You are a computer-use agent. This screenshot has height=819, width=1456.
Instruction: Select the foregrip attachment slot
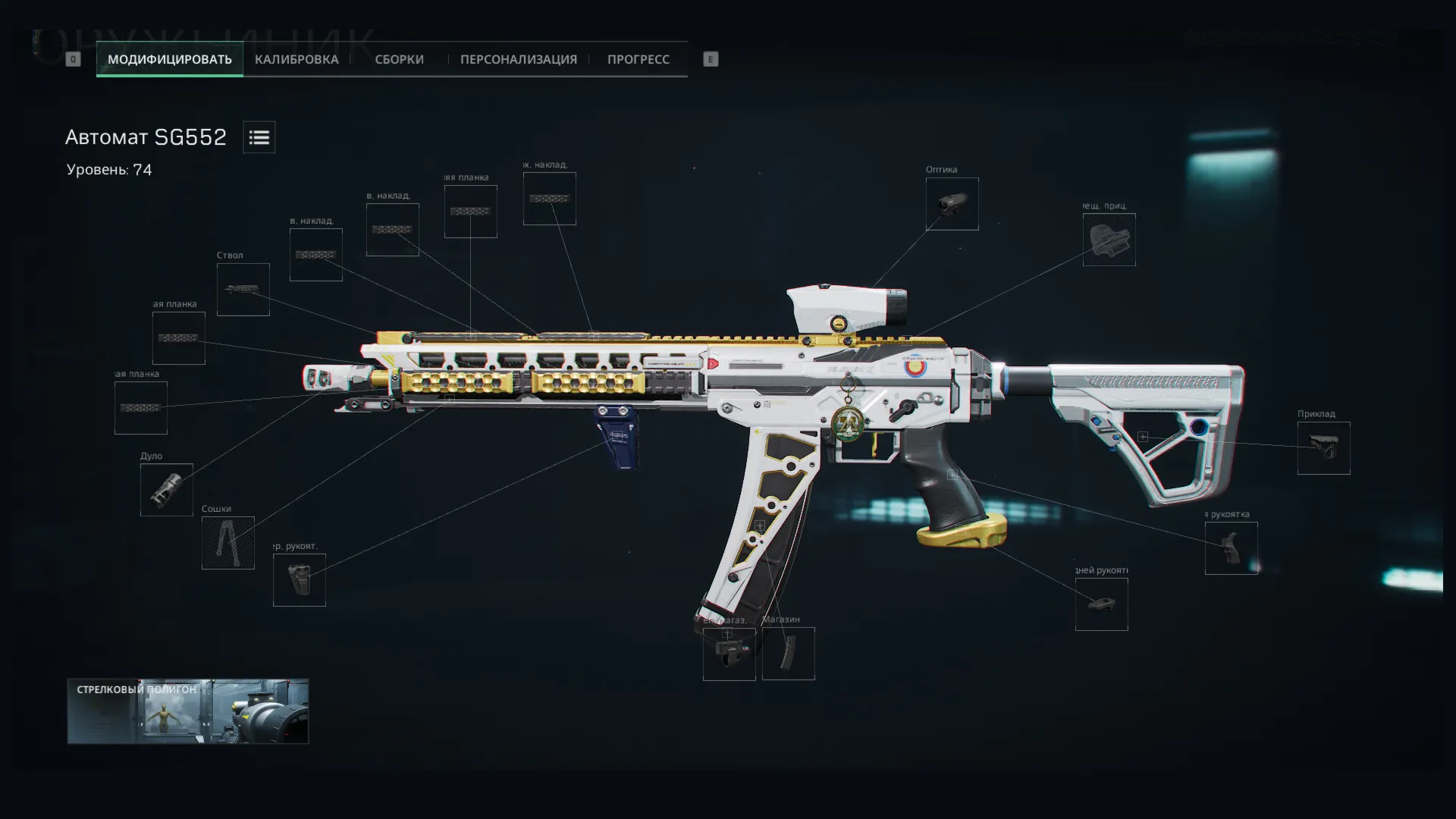[299, 580]
